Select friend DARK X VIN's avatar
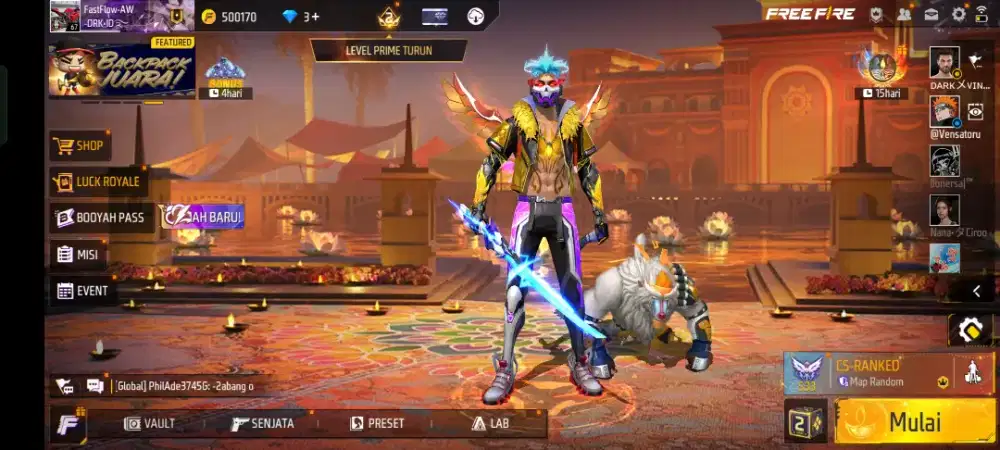This screenshot has height=450, width=1000. (x=944, y=63)
